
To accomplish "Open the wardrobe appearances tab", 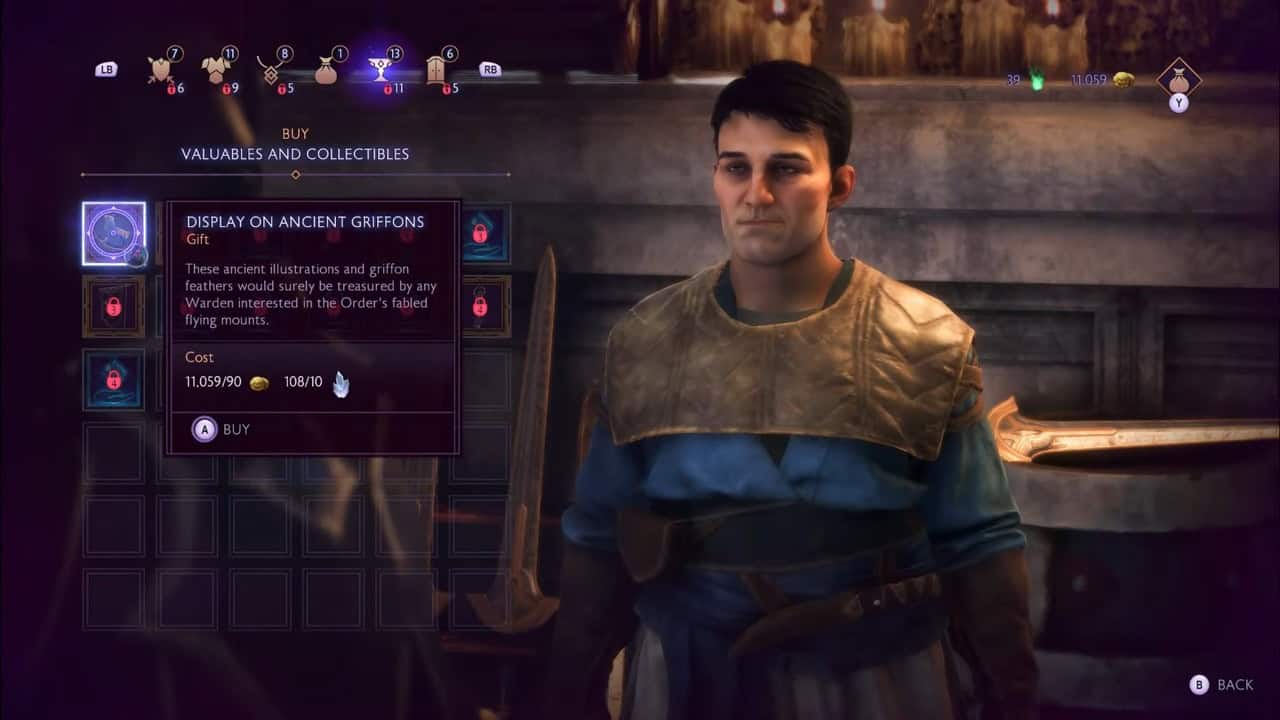I will [436, 69].
